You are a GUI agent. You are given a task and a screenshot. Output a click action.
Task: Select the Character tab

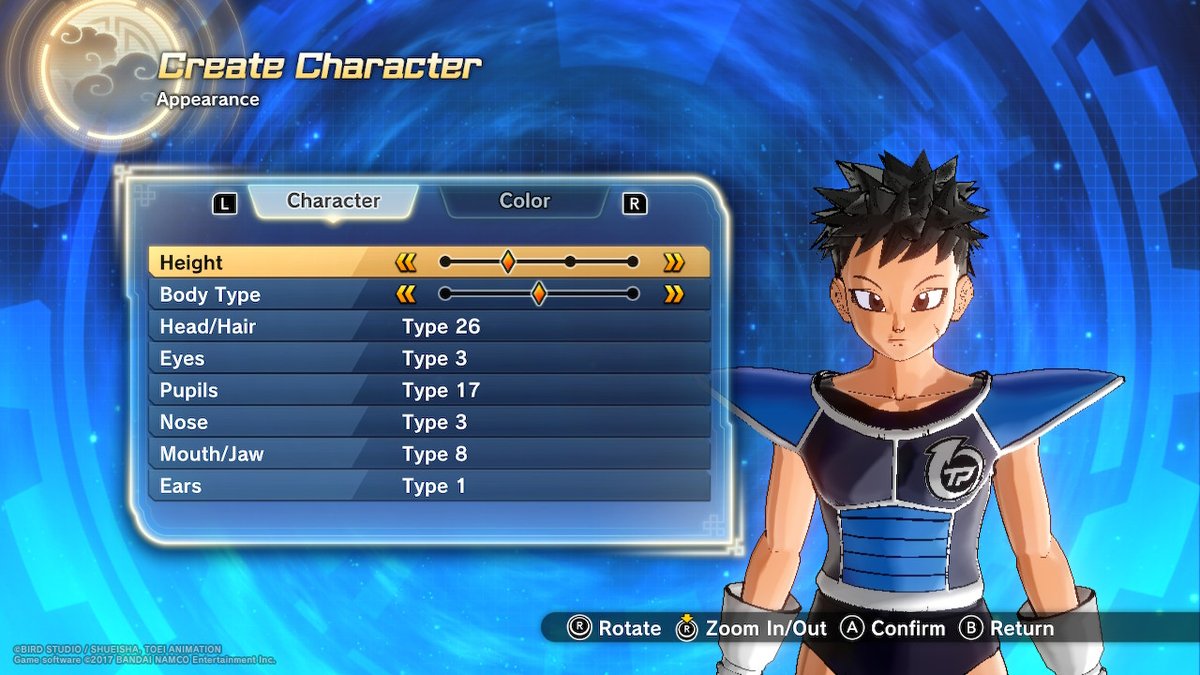tap(333, 201)
